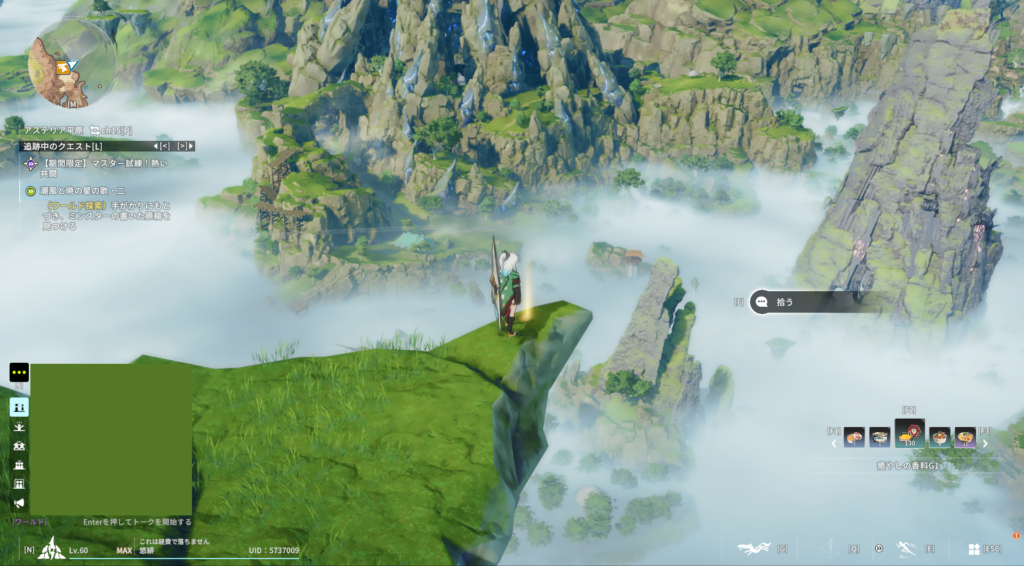Open the circular minimap
This screenshot has width=1024, height=566.
pos(71,64)
